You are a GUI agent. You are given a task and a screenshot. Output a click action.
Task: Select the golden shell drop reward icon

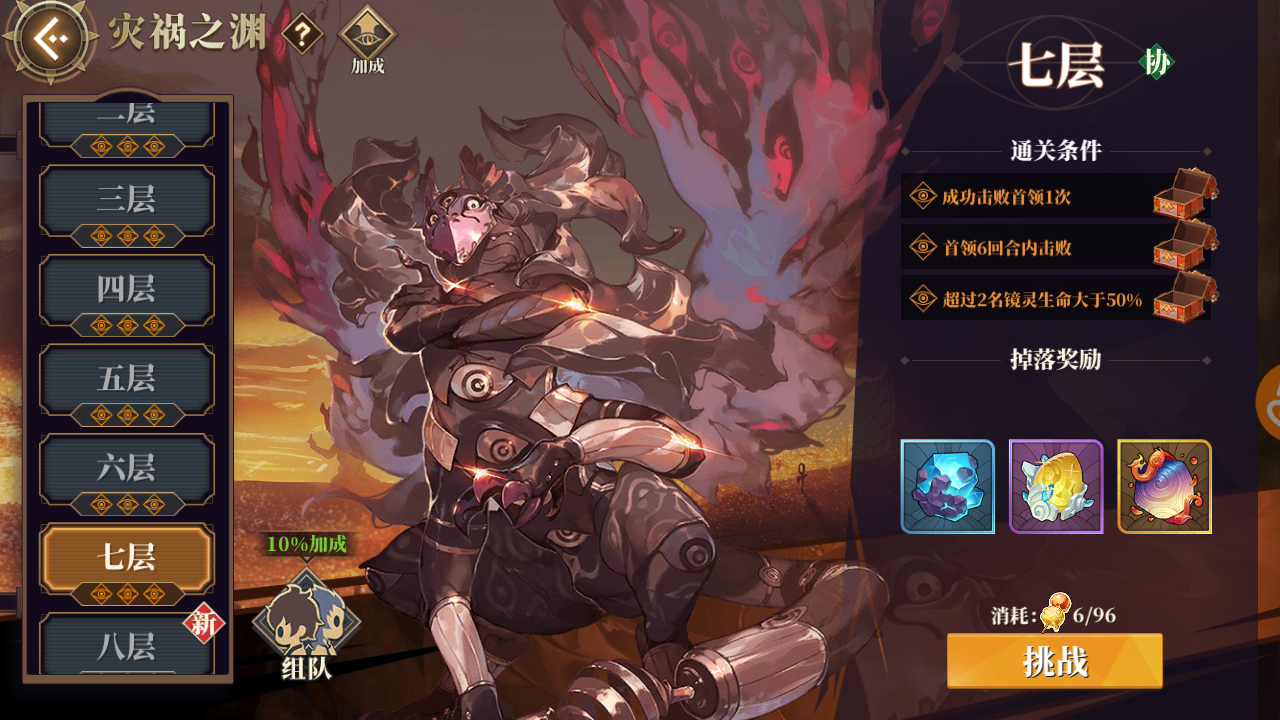pos(1055,489)
